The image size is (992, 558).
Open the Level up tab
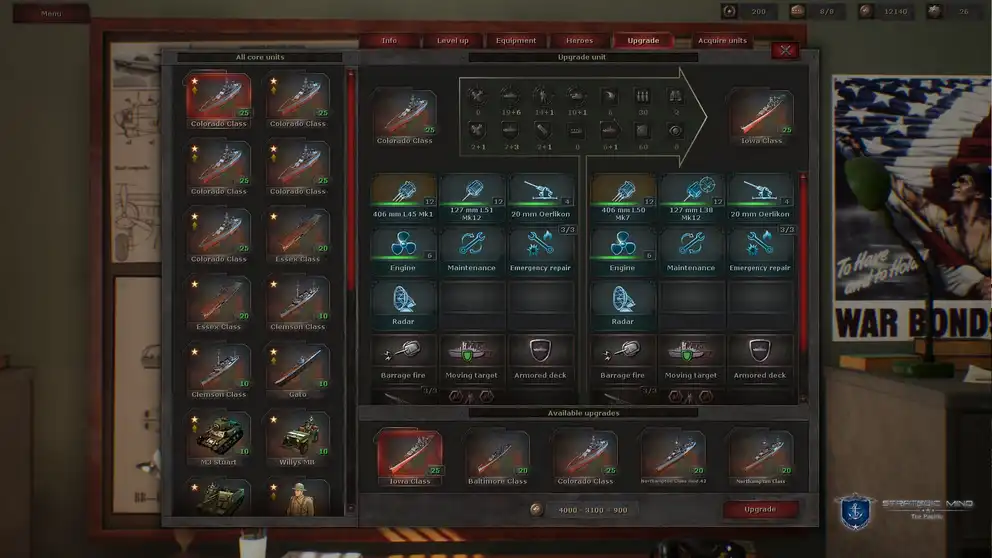point(452,41)
